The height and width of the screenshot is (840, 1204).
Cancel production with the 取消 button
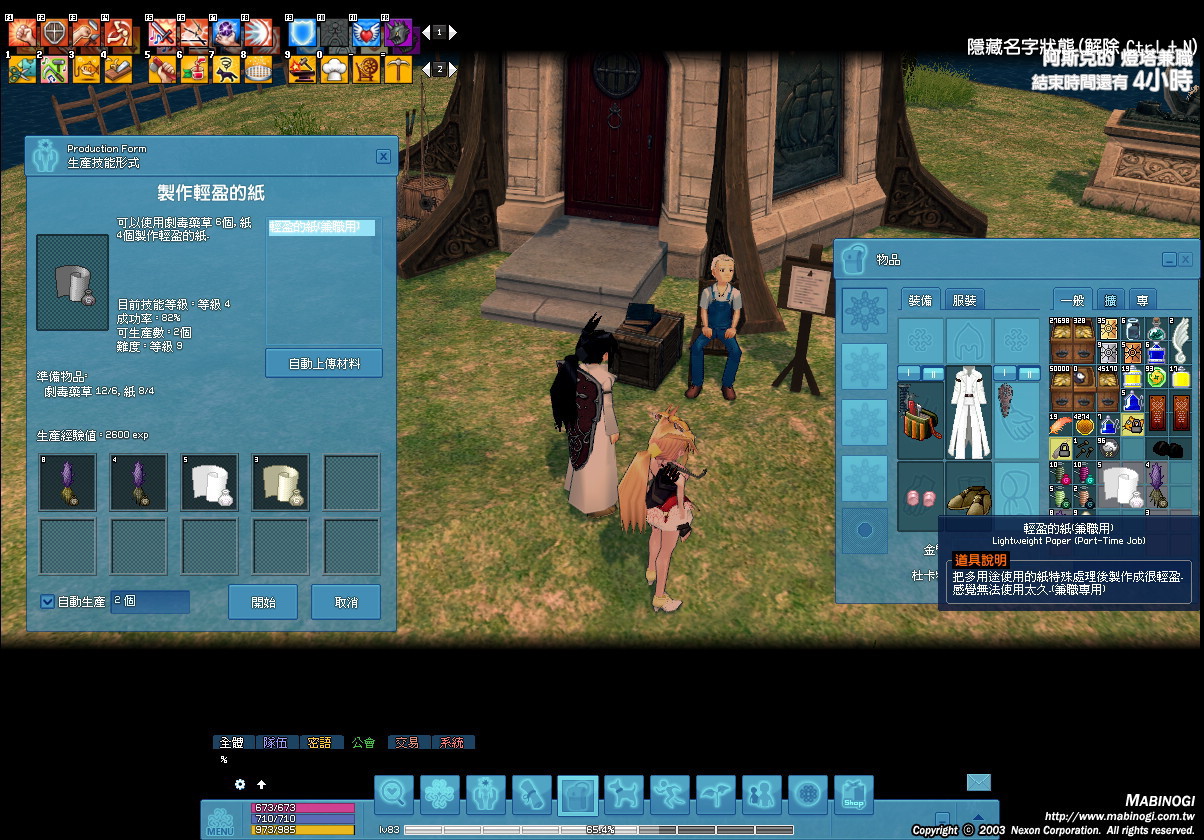click(x=346, y=603)
